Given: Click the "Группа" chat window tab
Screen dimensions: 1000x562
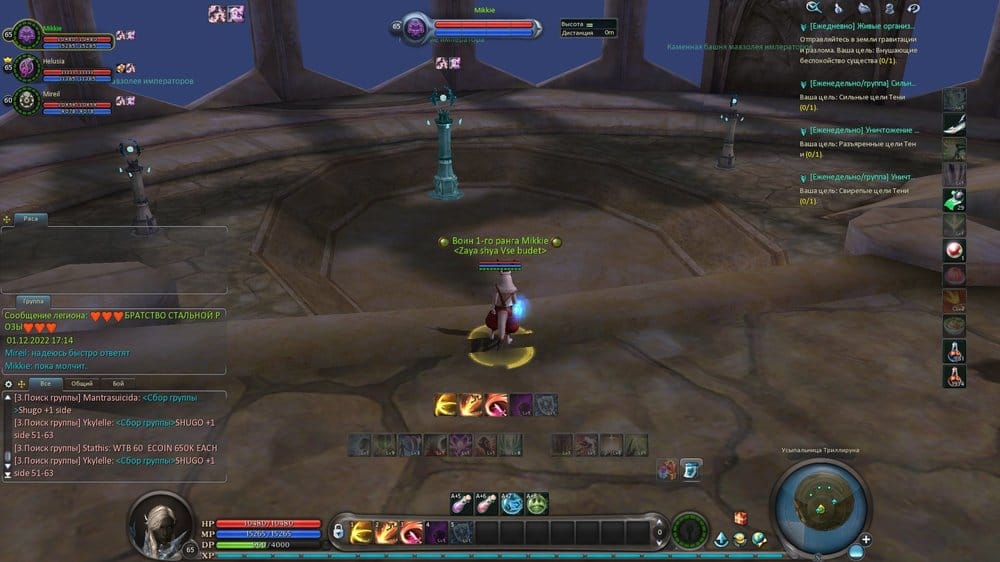Looking at the screenshot, I should (x=34, y=300).
